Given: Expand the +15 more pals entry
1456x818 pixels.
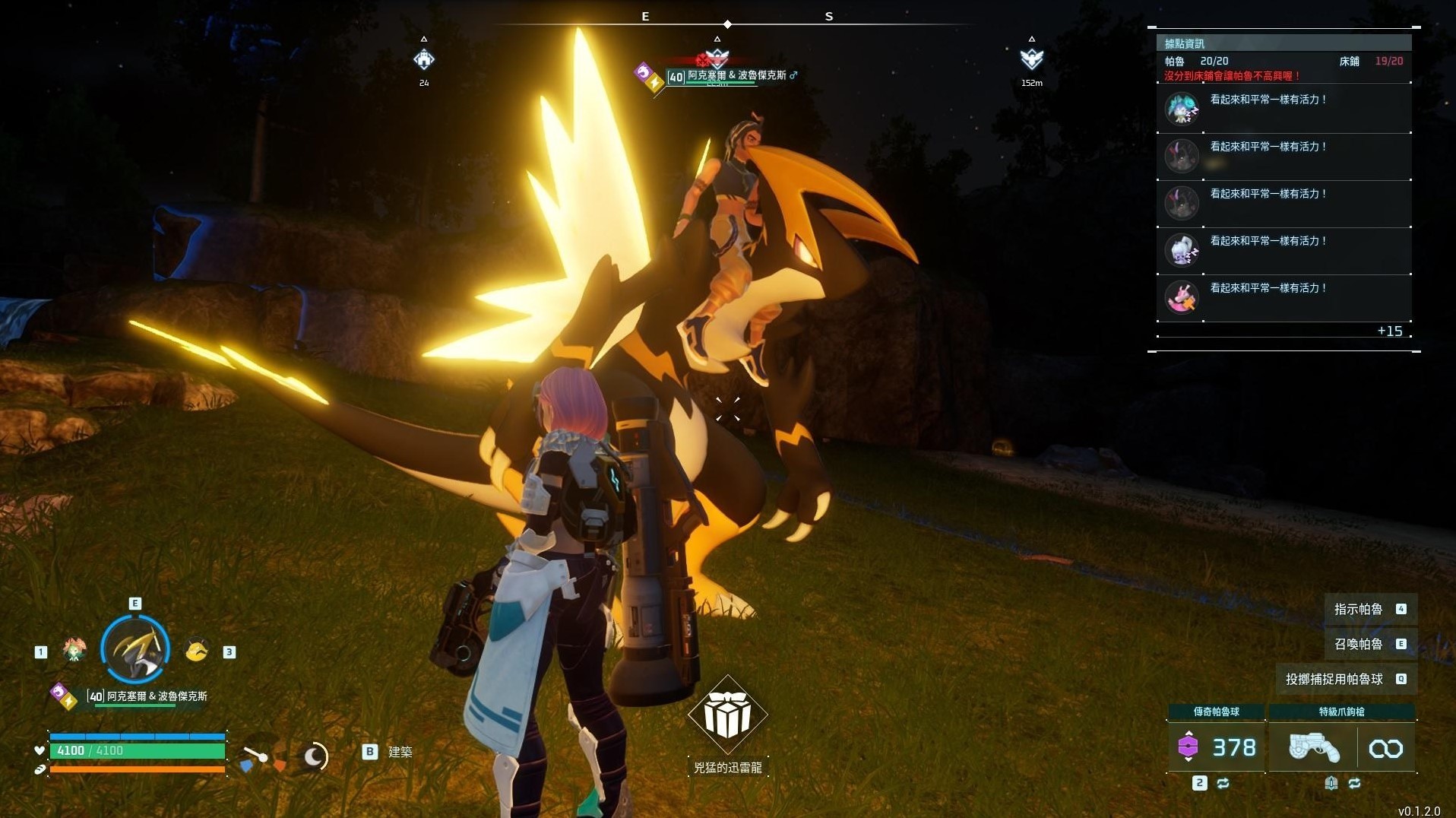Looking at the screenshot, I should [x=1389, y=331].
